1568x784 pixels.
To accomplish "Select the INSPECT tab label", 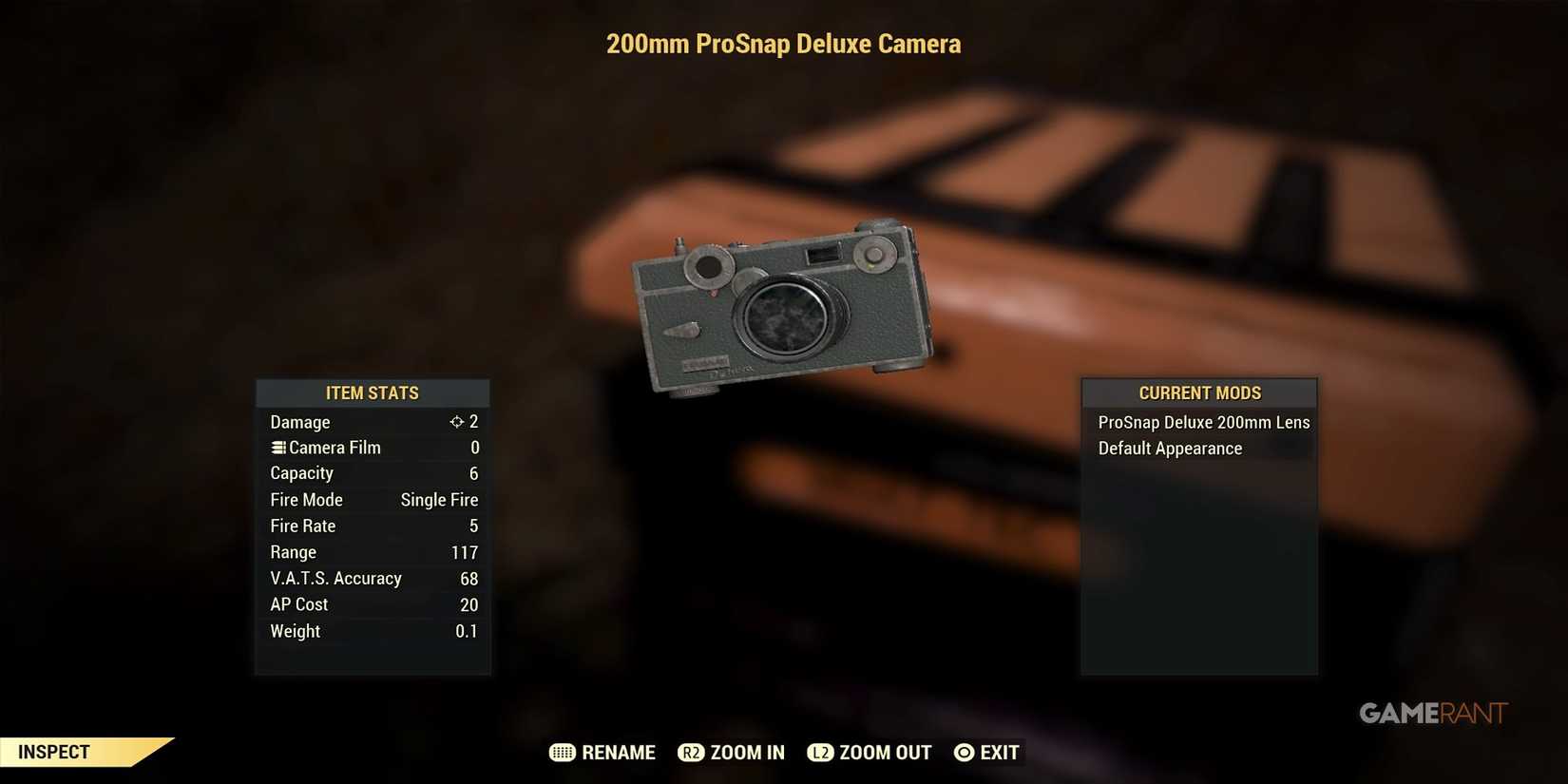I will click(x=52, y=751).
